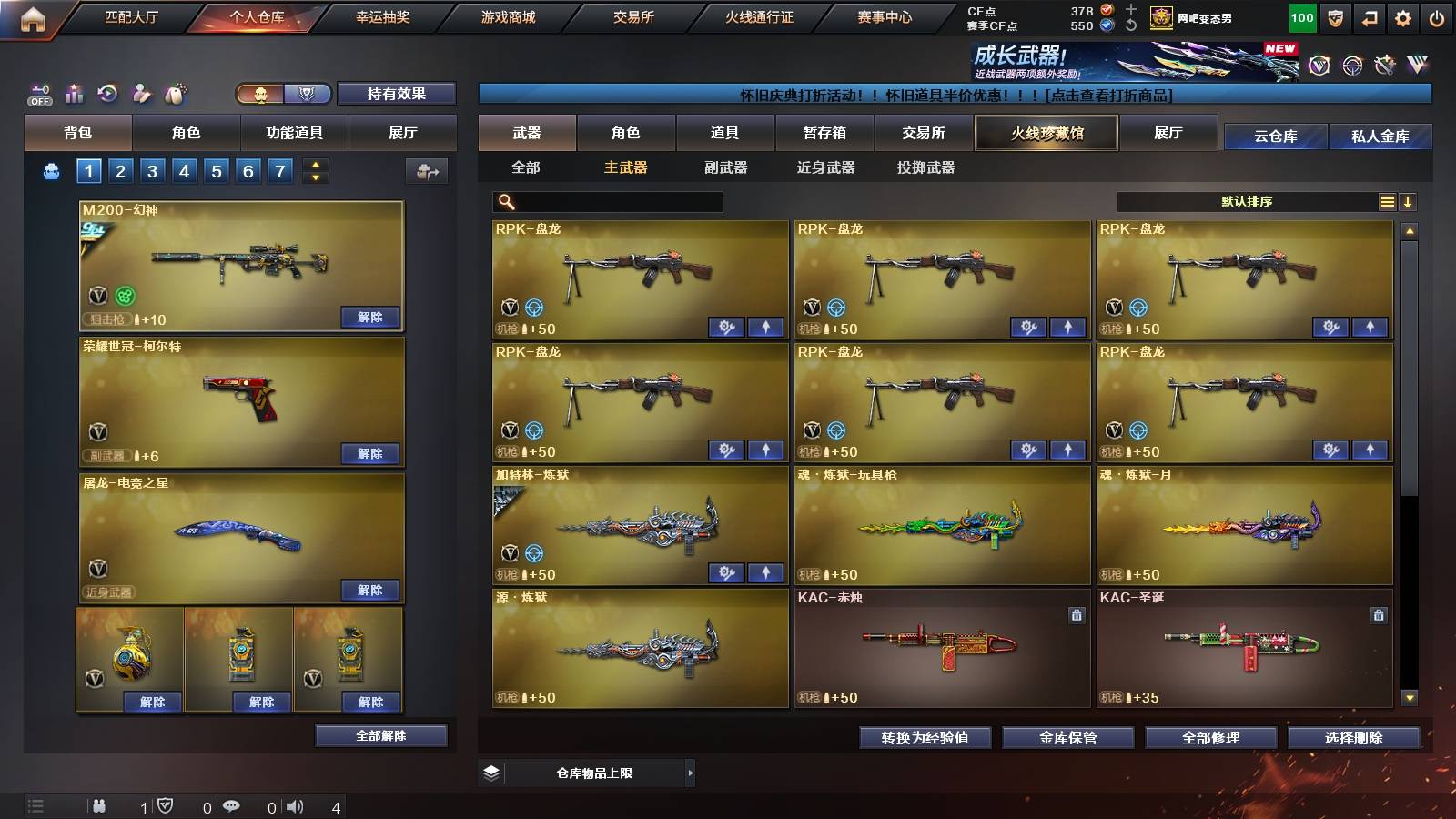Click the 转换为经验值 button at the bottom
Image resolution: width=1456 pixels, height=819 pixels.
[925, 738]
